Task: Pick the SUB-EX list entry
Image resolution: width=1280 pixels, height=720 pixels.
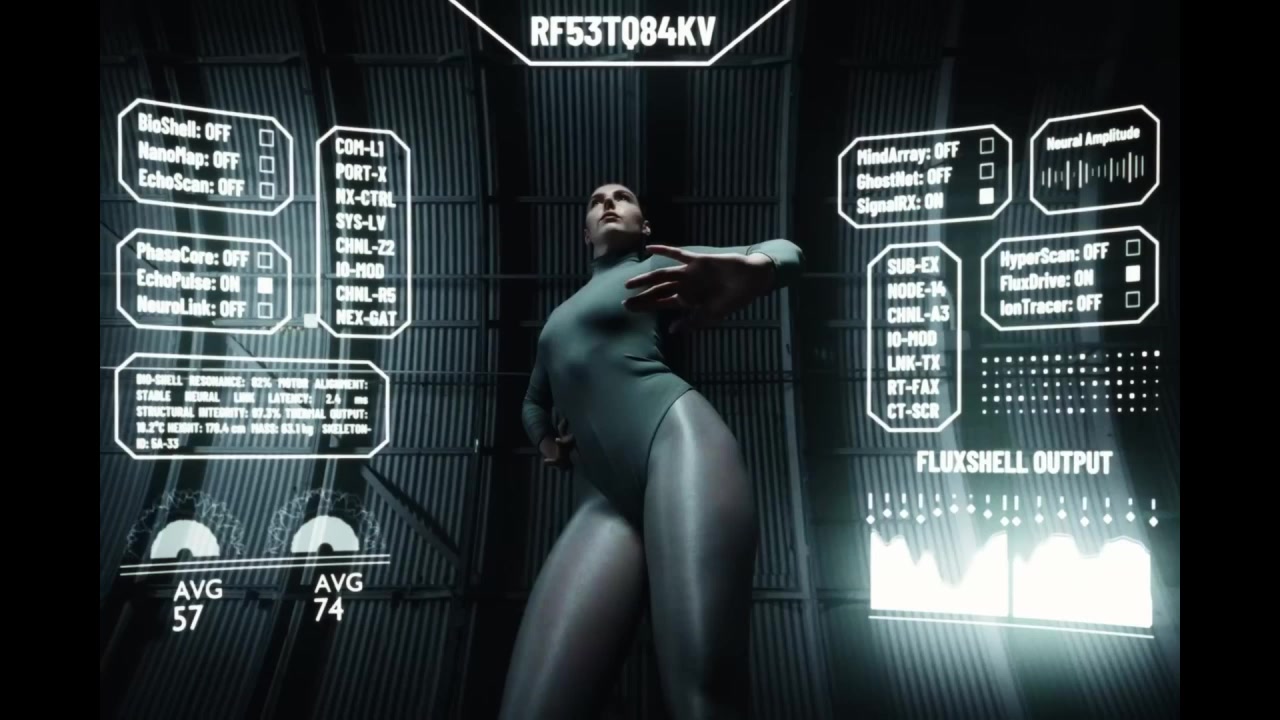Action: [913, 267]
